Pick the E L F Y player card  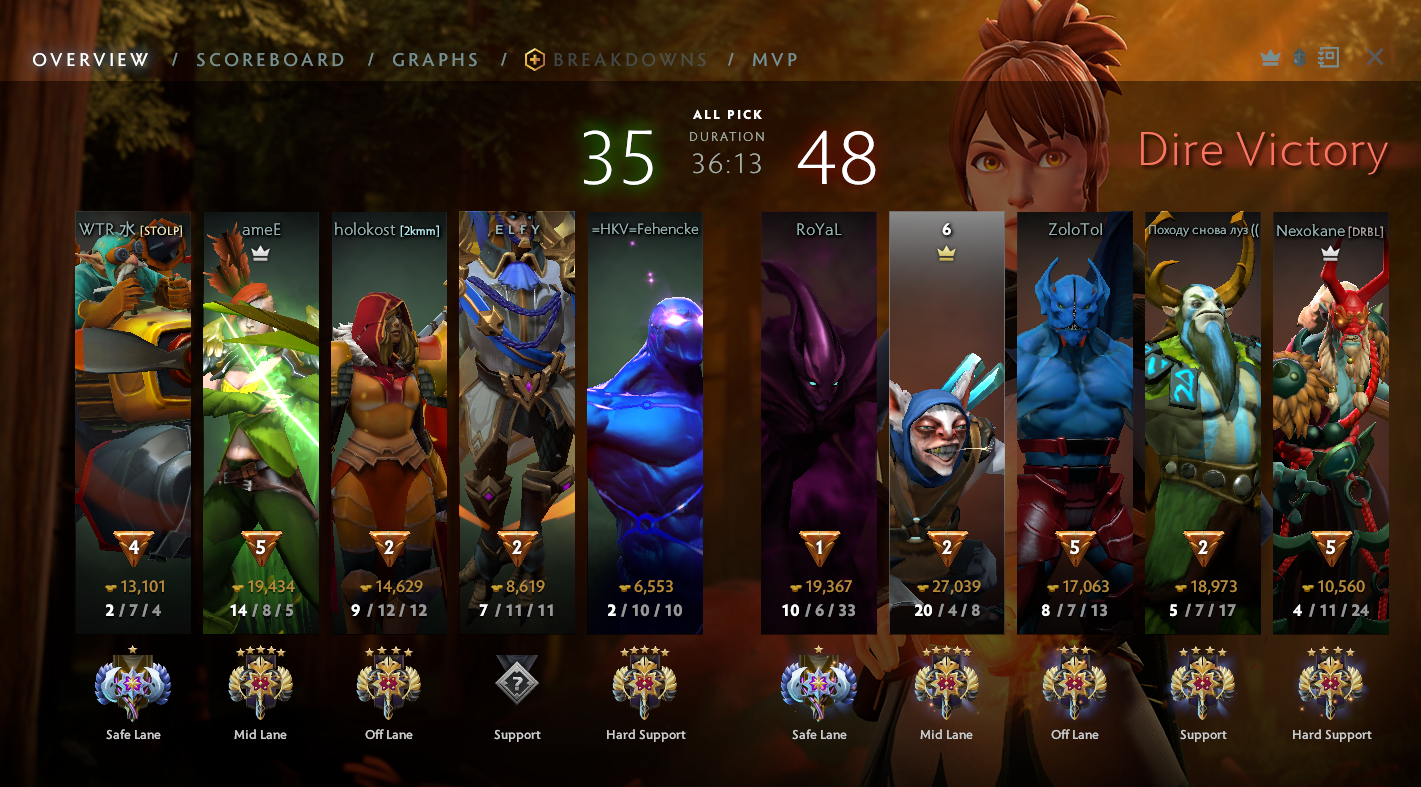pos(517,420)
